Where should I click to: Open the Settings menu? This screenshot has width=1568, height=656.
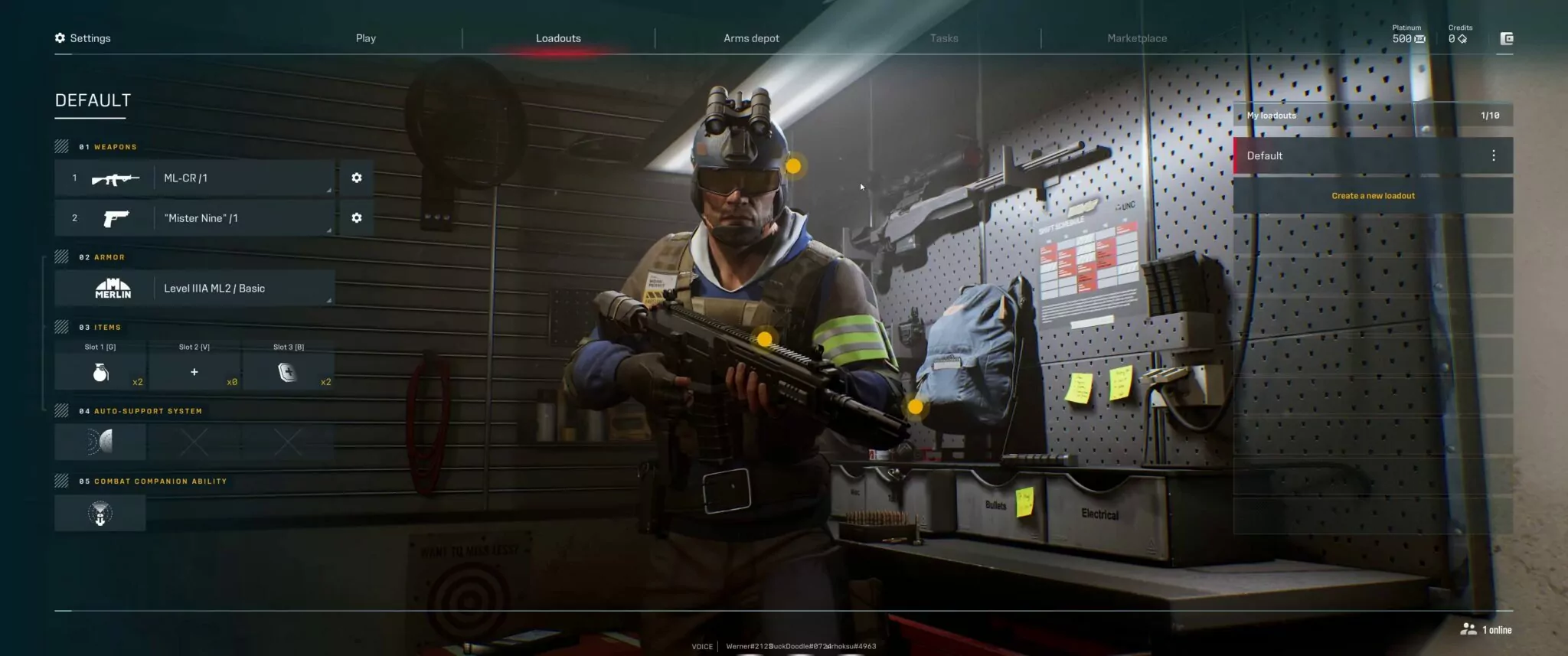[83, 38]
